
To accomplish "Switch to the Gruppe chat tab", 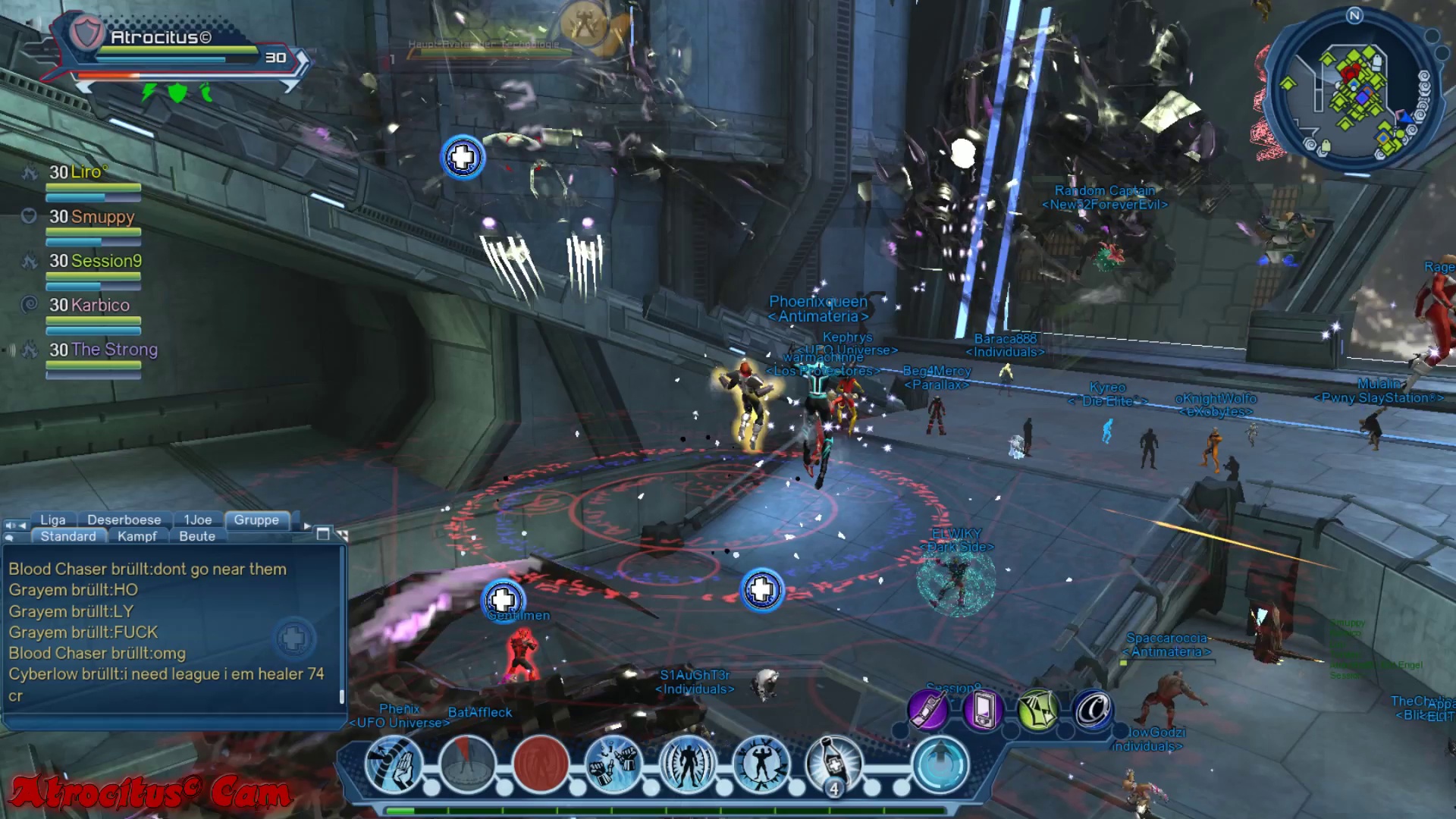I will (x=256, y=520).
